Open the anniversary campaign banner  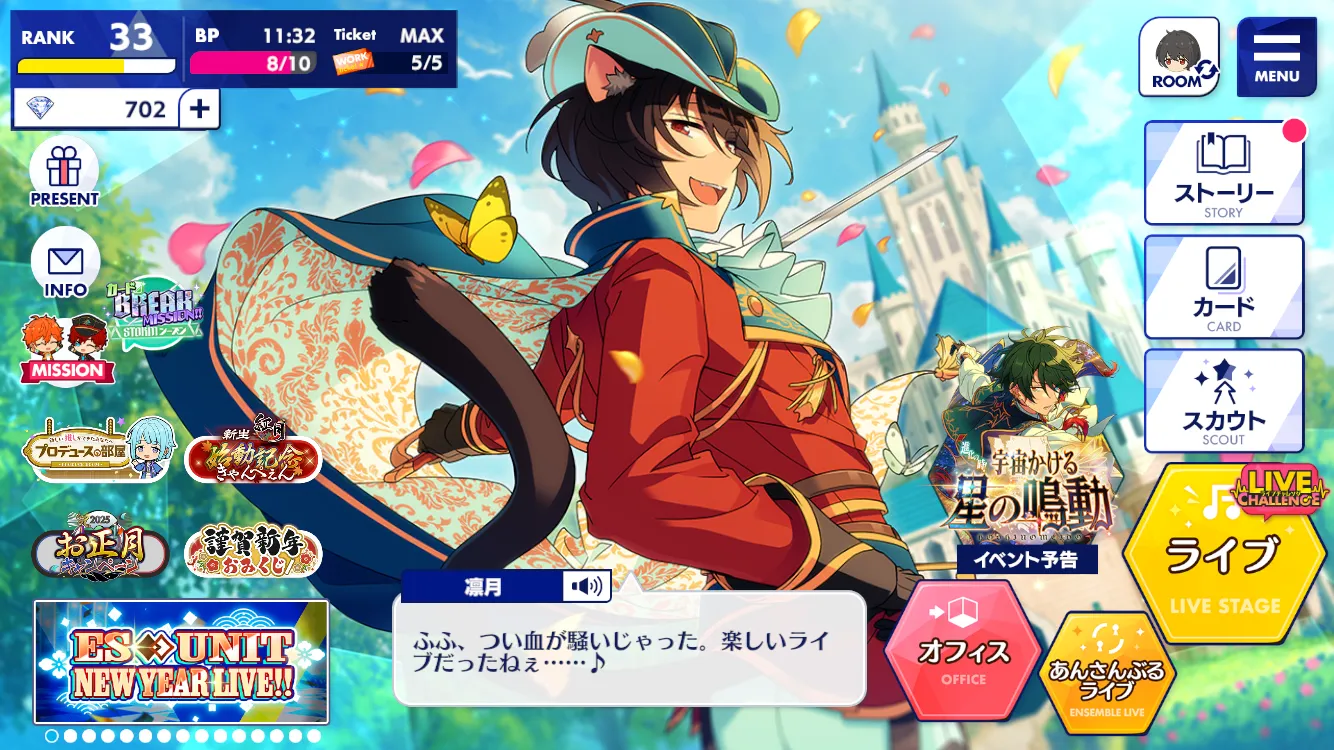click(x=253, y=455)
